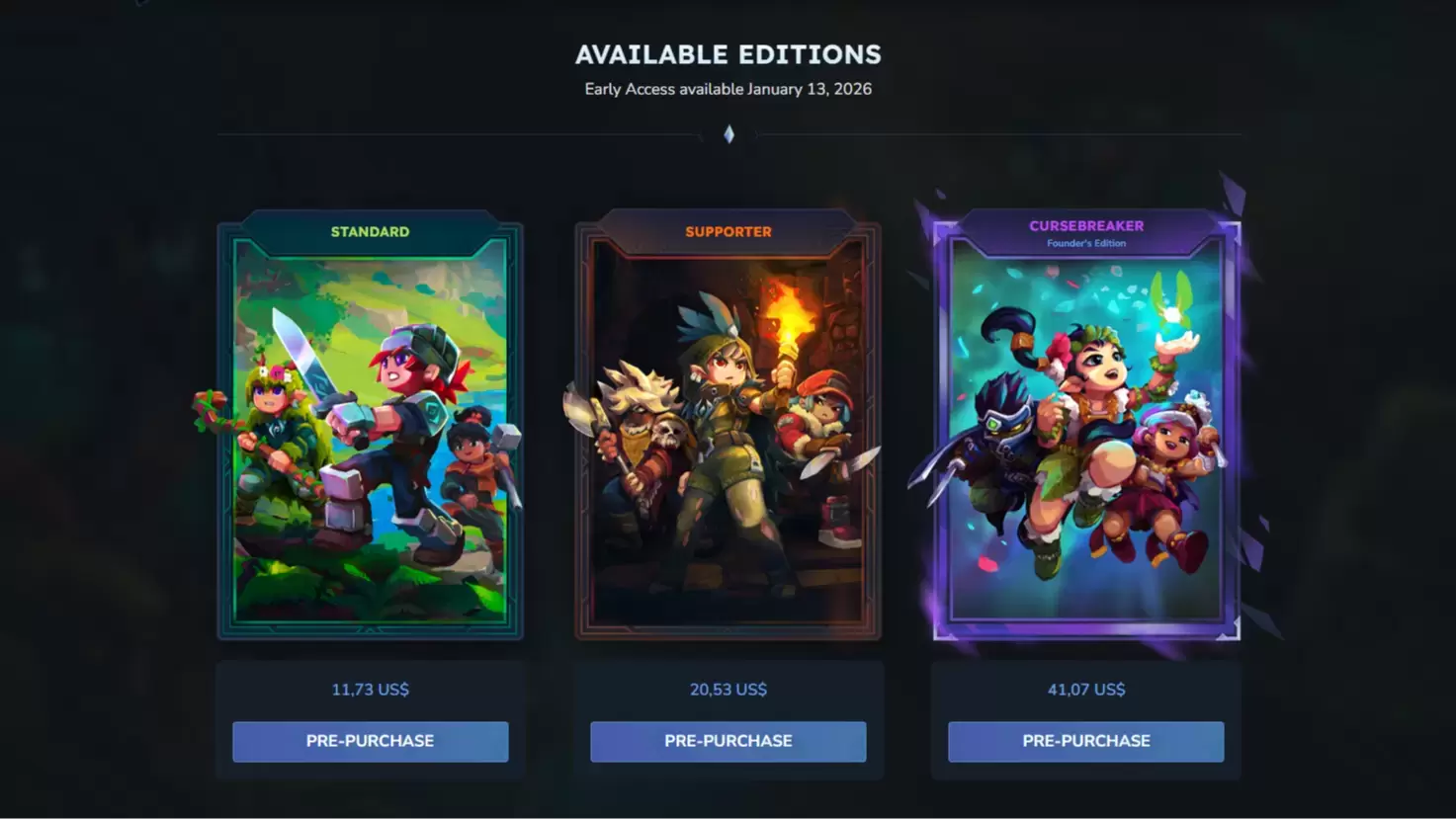Pre-purchase the Cursebreaker edition for 41,07 US$
Screen dimensions: 1456x819
(1085, 741)
